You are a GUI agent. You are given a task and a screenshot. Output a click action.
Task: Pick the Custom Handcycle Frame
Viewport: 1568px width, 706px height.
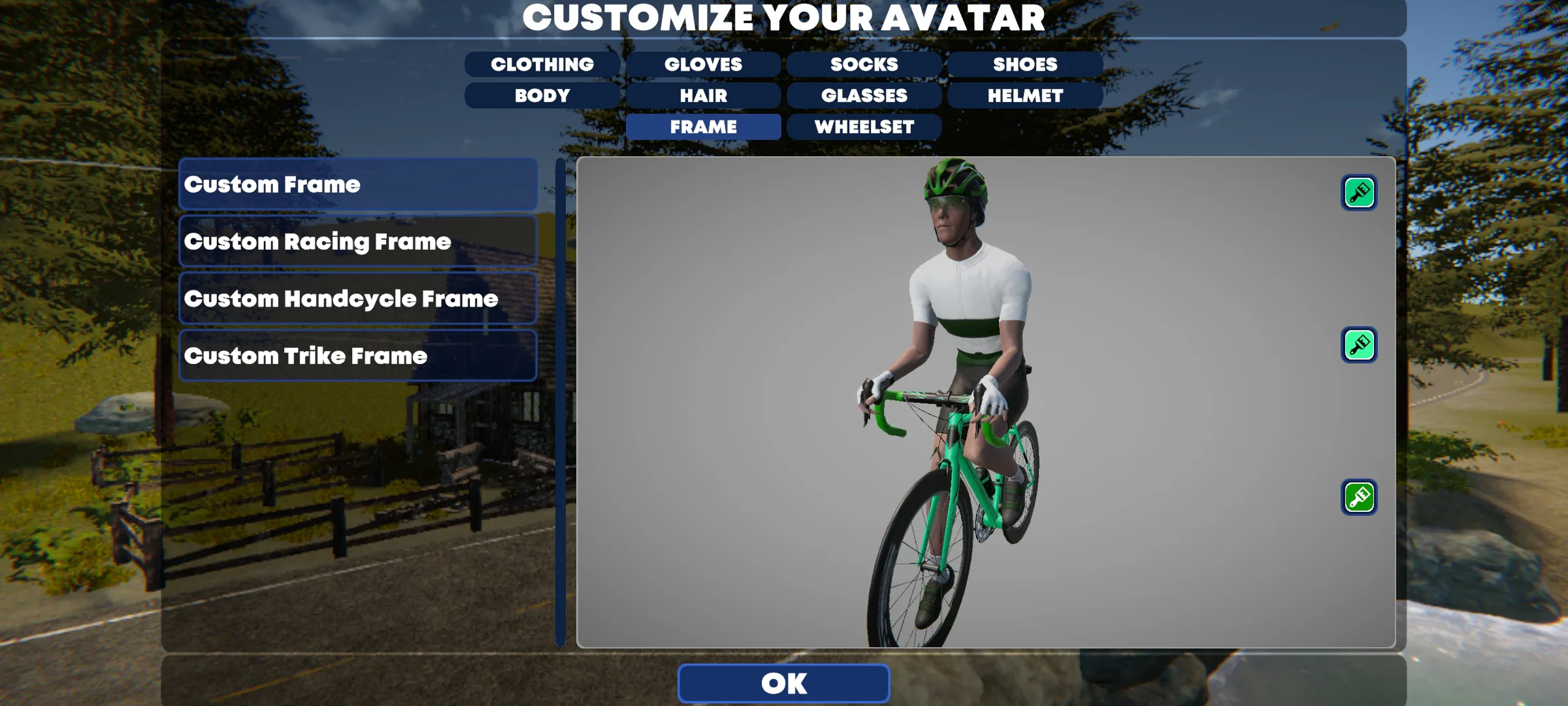358,299
